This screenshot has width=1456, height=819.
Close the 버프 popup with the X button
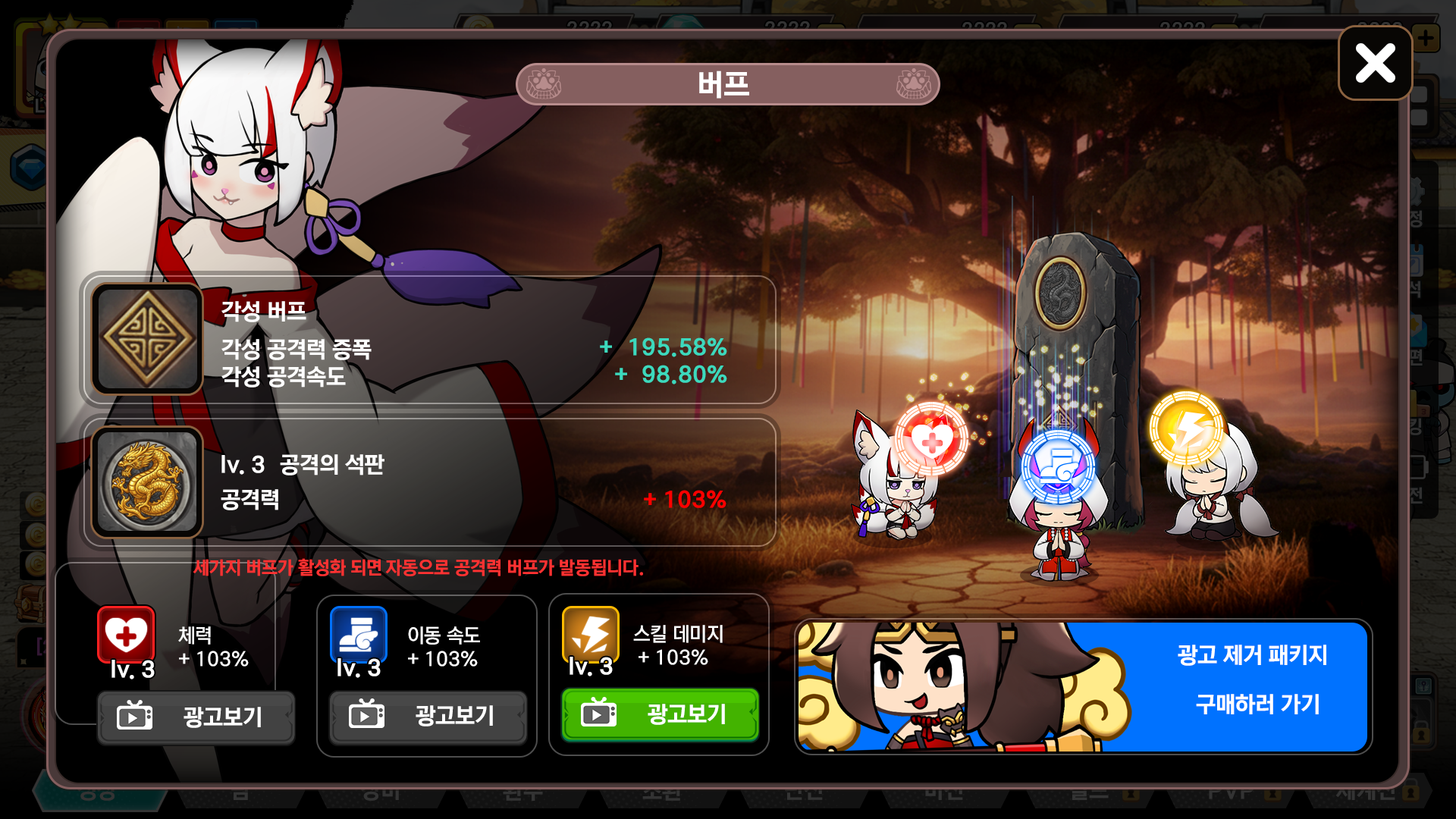[x=1374, y=64]
